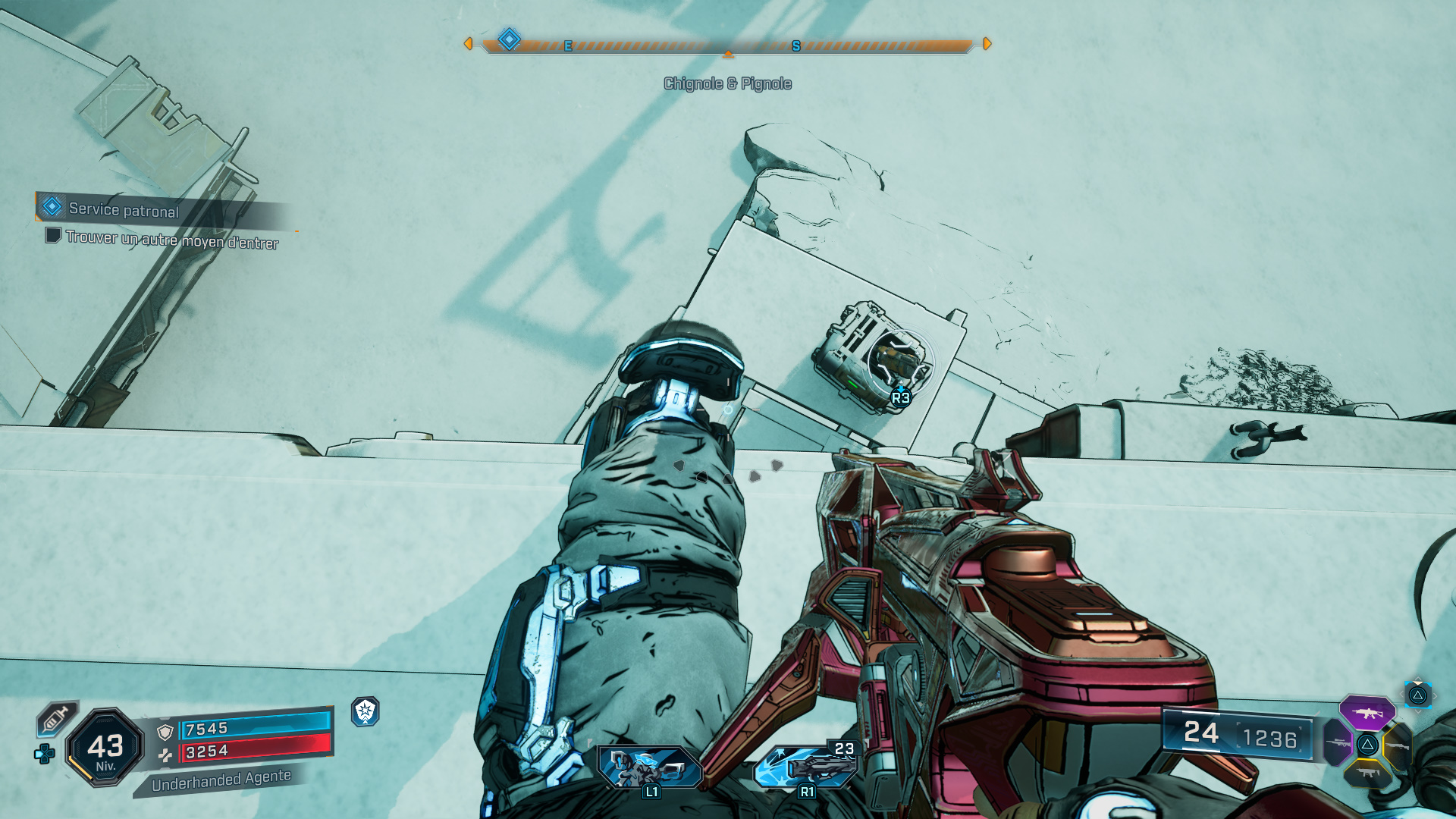Use the ordnance launcher showing 23
The height and width of the screenshot is (819, 1456).
806,767
